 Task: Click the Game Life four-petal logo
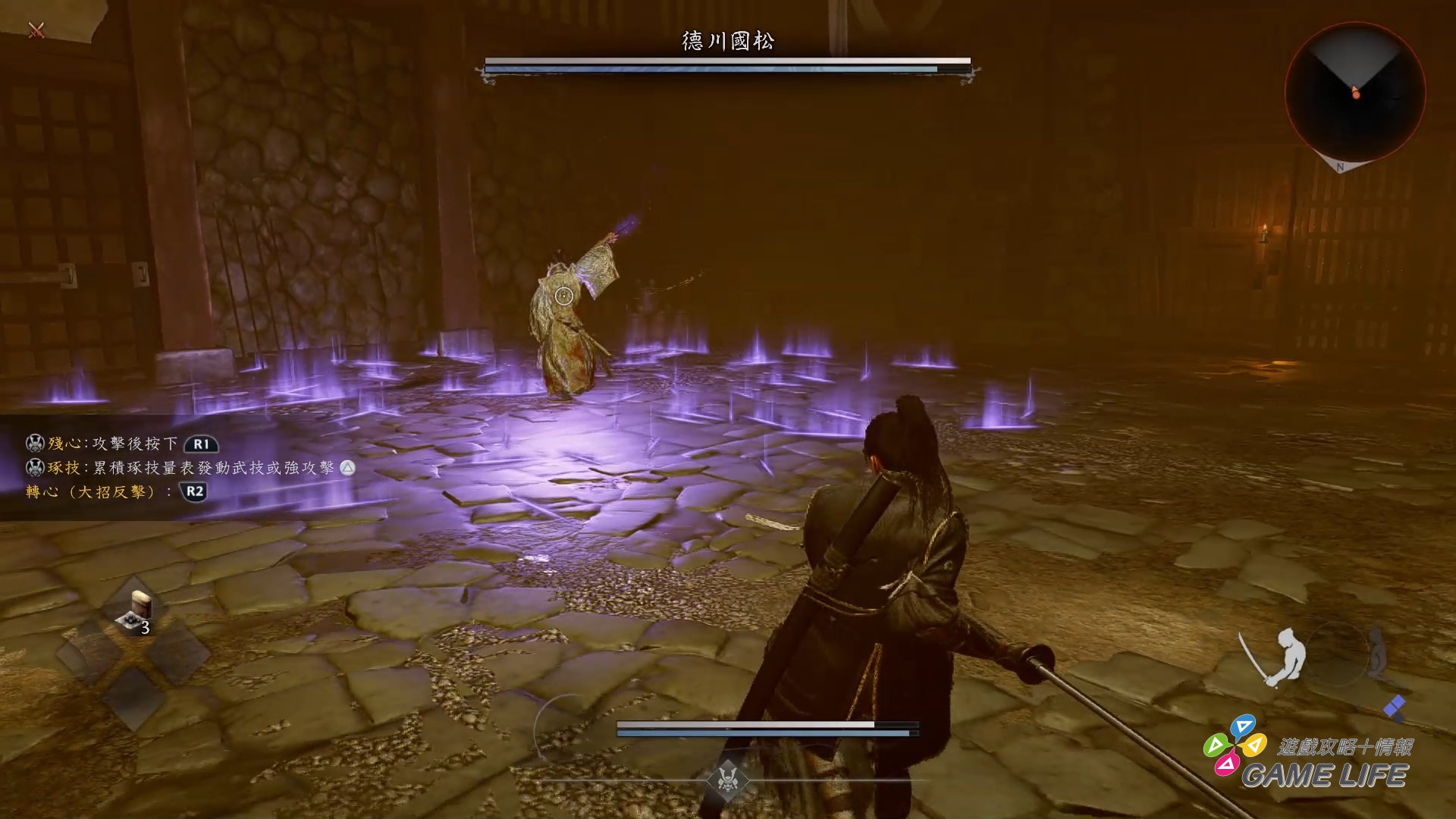pyautogui.click(x=1235, y=745)
